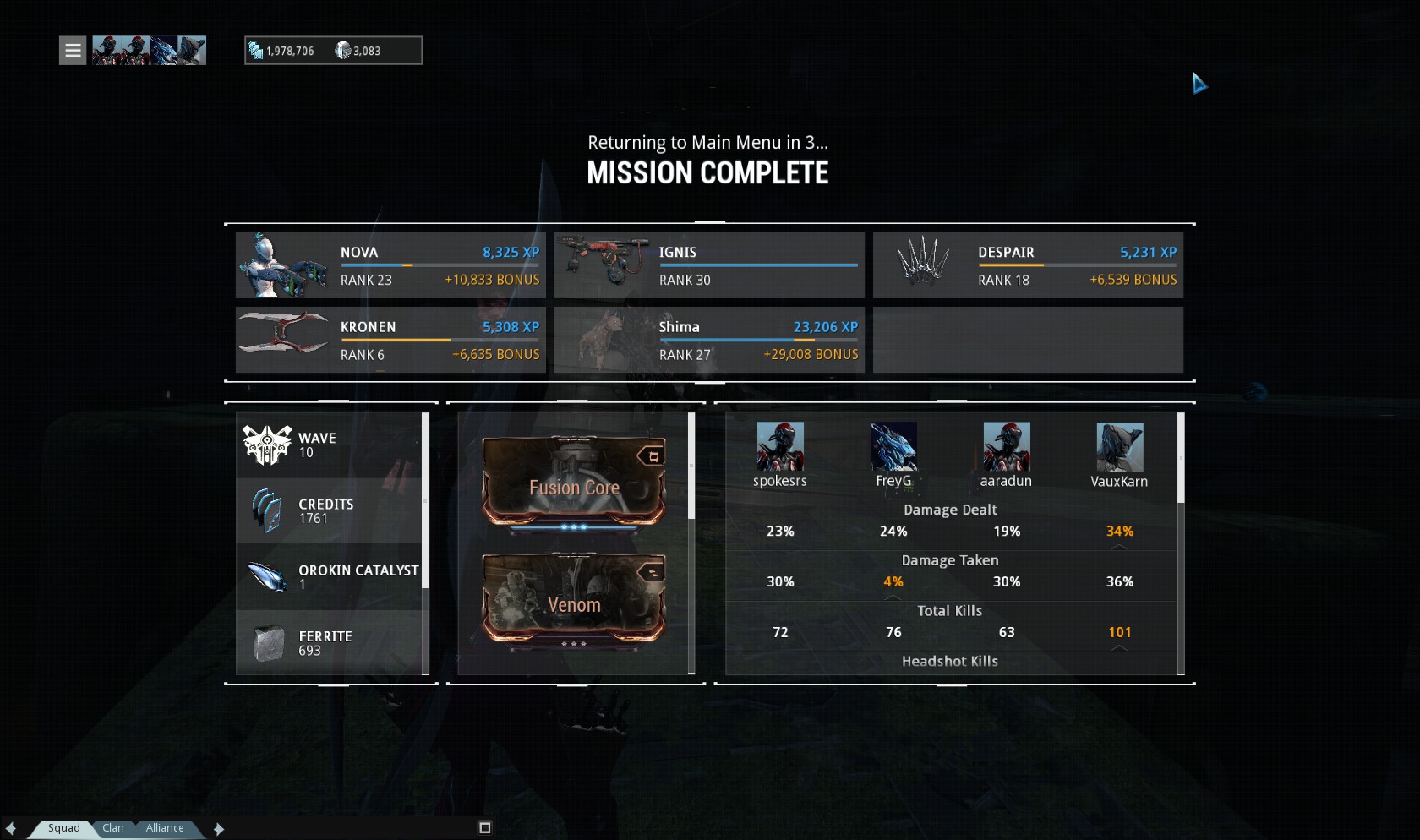The image size is (1420, 840).
Task: Open the Clan chat tab
Action: pyautogui.click(x=113, y=828)
